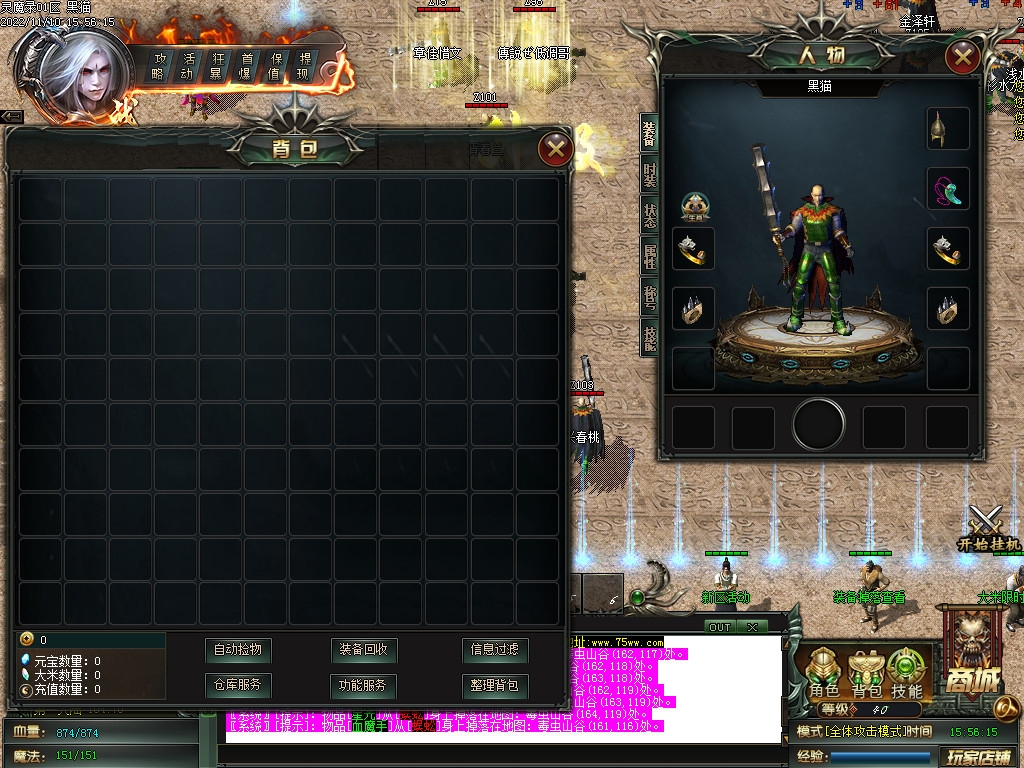Open the 攻略 guide menu
1024x768 pixels.
(158, 66)
